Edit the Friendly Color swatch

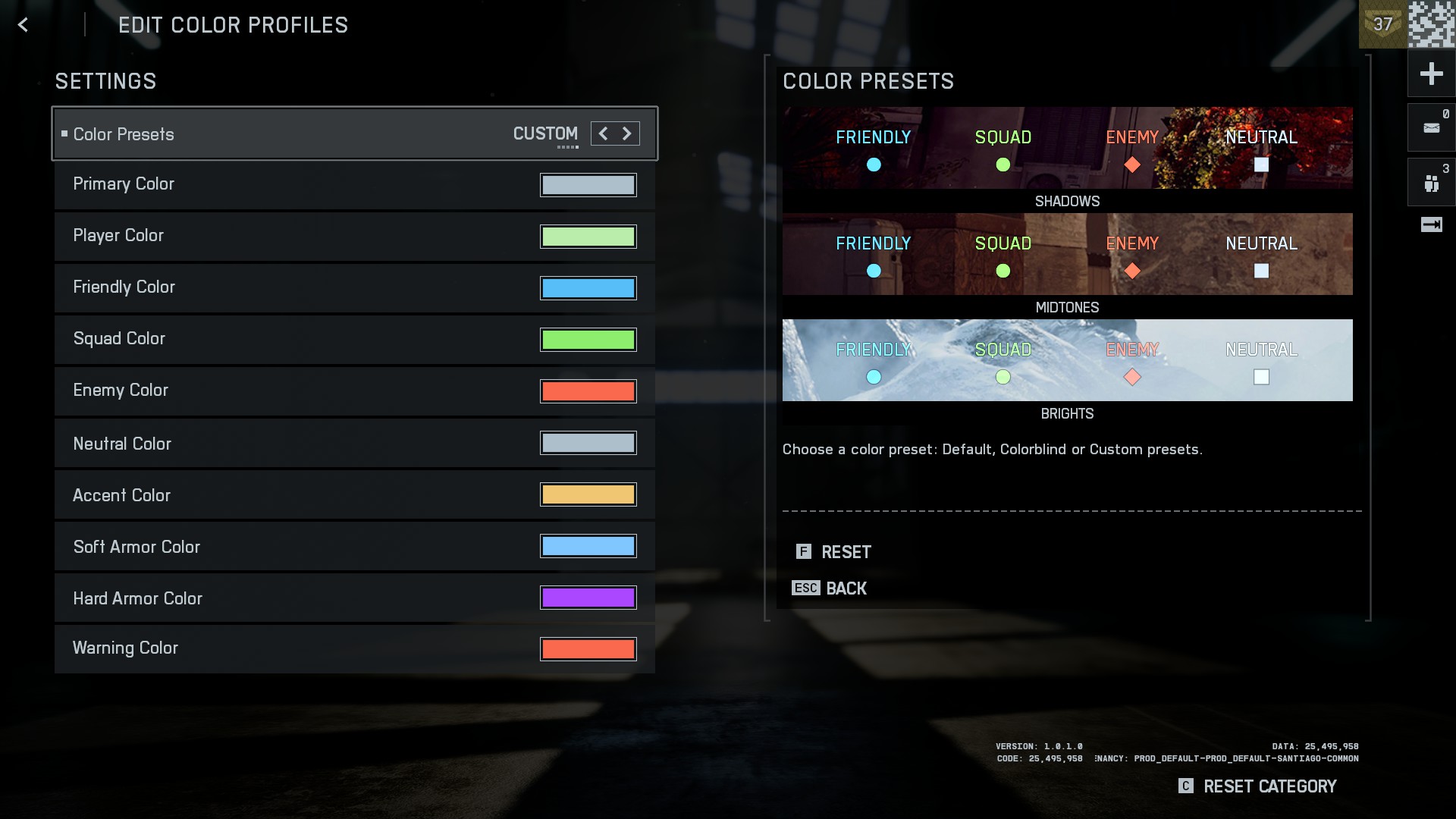[x=588, y=288]
